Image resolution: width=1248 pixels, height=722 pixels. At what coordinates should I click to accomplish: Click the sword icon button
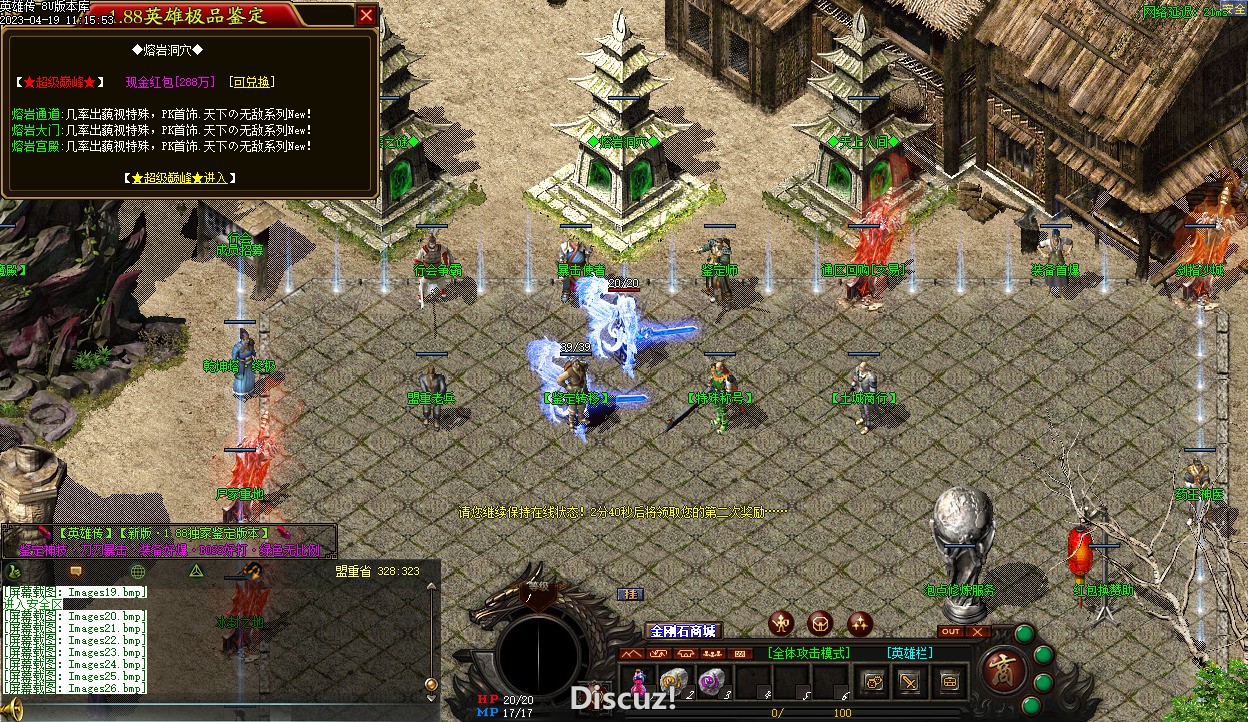(x=910, y=682)
